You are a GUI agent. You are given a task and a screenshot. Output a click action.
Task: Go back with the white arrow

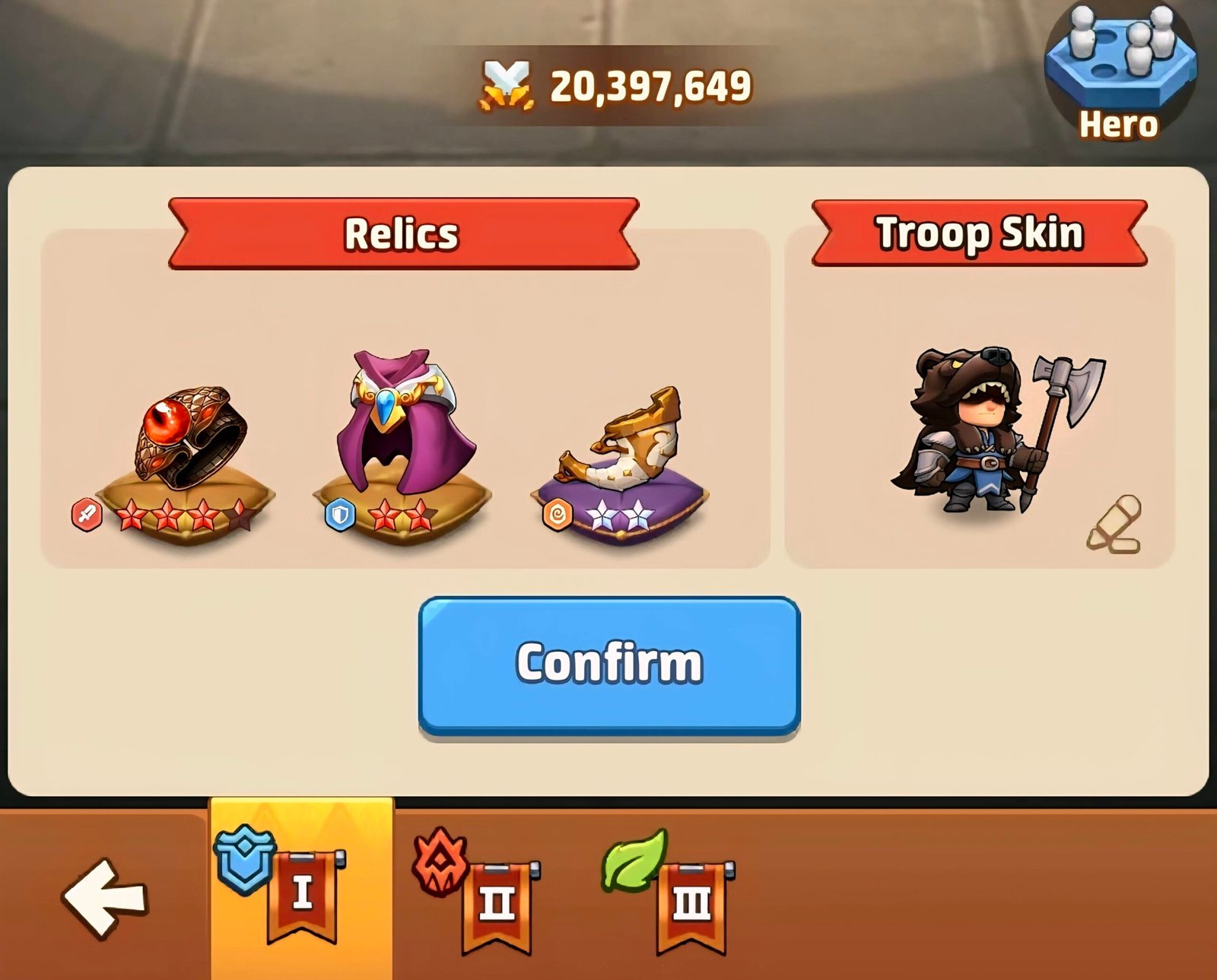104,897
